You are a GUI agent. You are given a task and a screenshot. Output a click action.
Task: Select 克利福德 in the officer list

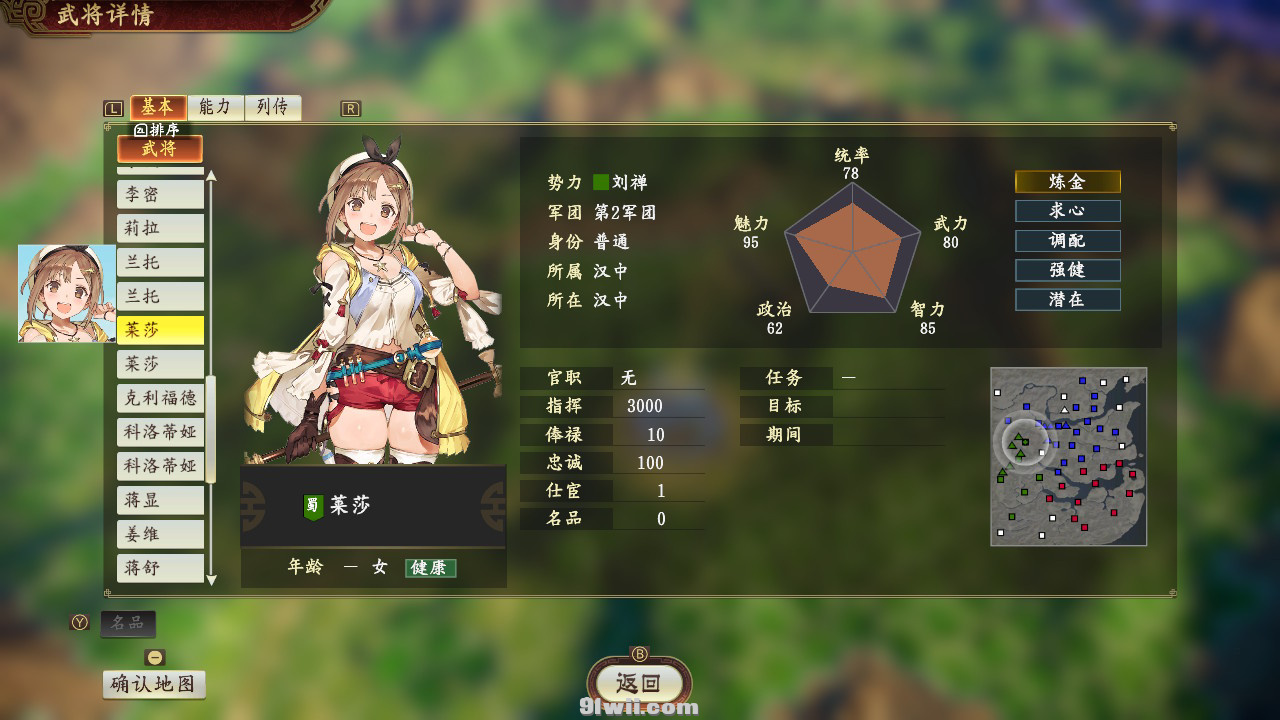pos(160,398)
